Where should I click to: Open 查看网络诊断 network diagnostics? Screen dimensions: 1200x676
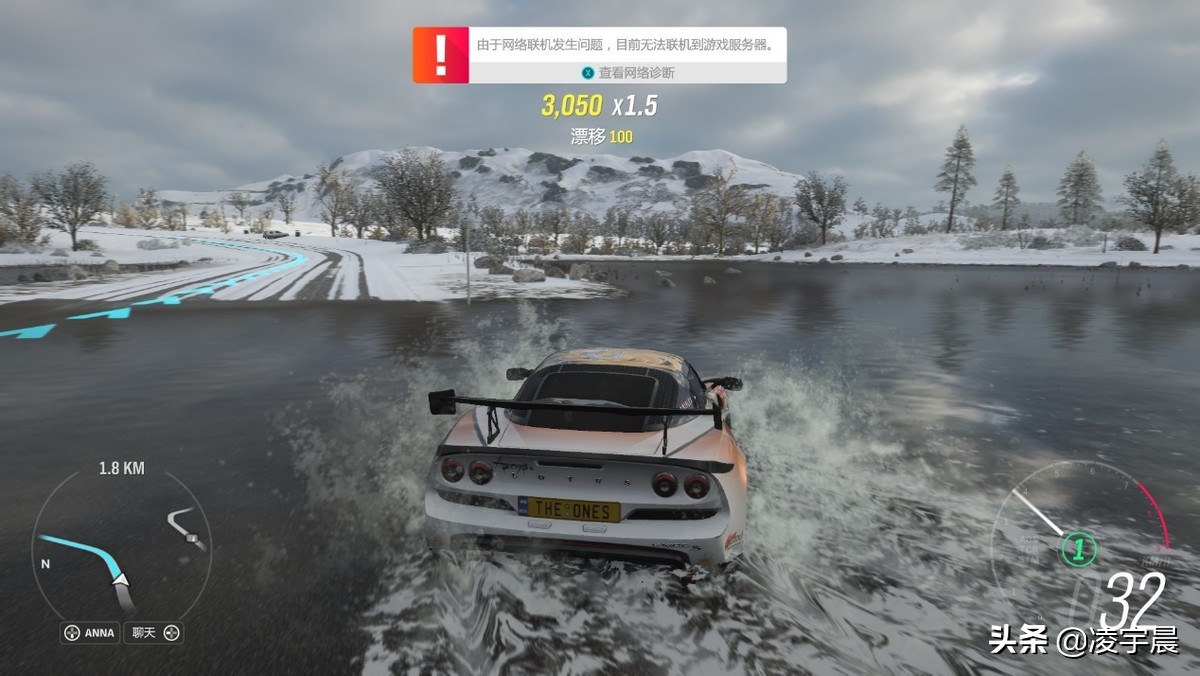(x=628, y=73)
